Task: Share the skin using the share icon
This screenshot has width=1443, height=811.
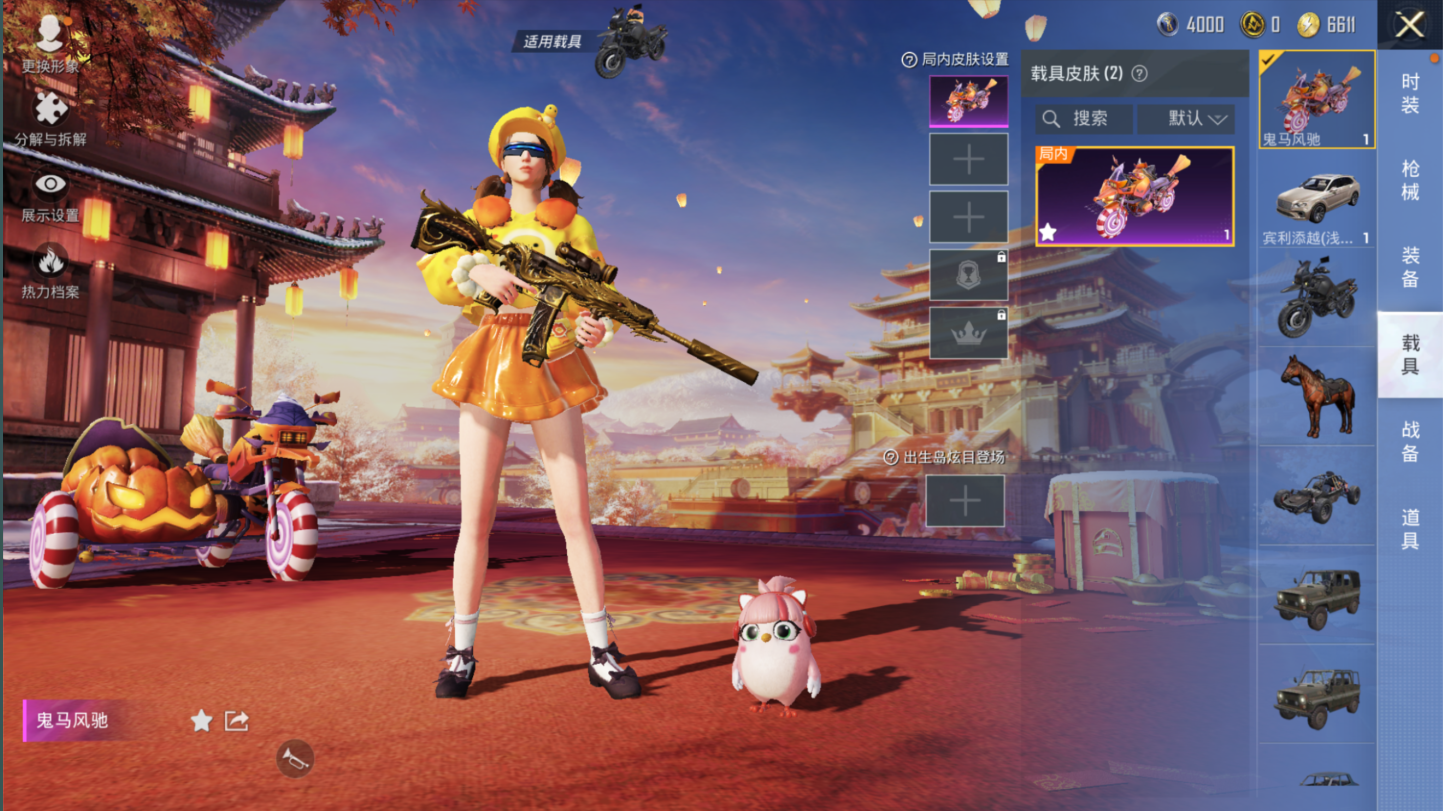Action: [x=236, y=721]
